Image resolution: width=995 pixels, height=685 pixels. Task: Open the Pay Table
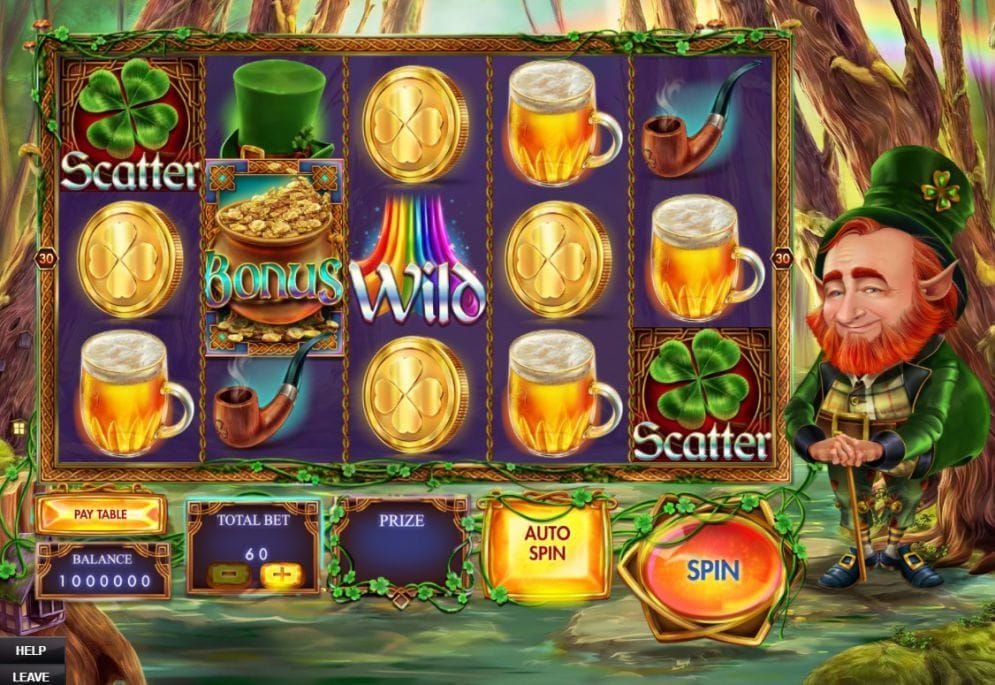coord(100,515)
